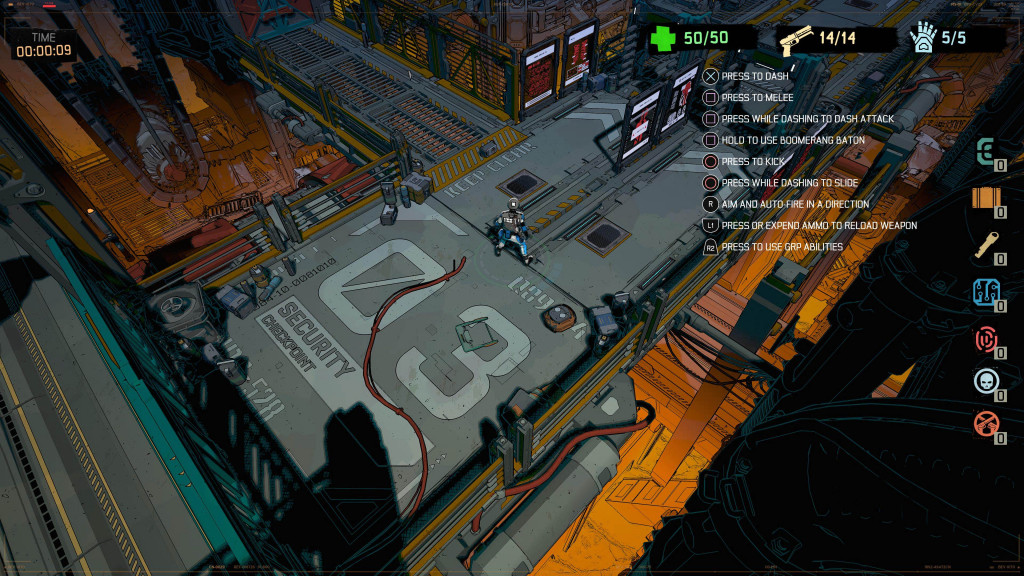The width and height of the screenshot is (1024, 576).
Task: Select the tan key item icon
Action: click(986, 246)
